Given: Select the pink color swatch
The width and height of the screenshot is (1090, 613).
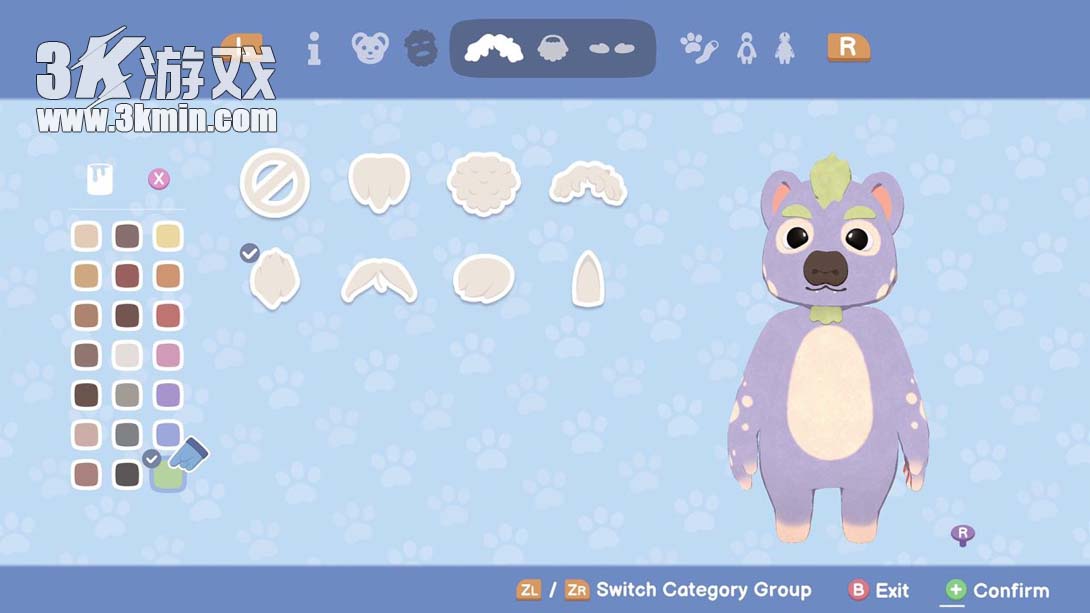Looking at the screenshot, I should coord(168,355).
